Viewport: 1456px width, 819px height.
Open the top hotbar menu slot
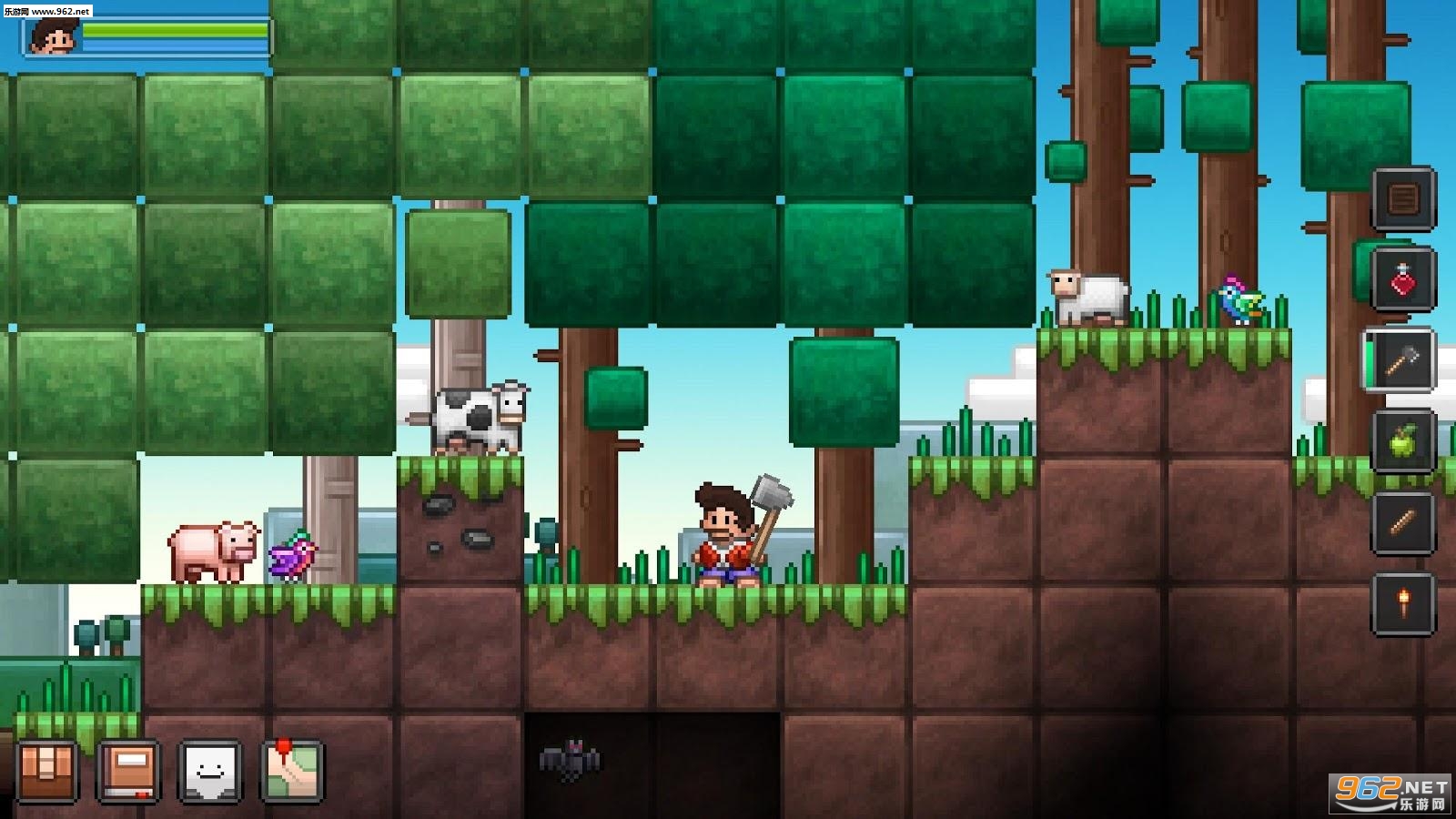click(x=1402, y=197)
